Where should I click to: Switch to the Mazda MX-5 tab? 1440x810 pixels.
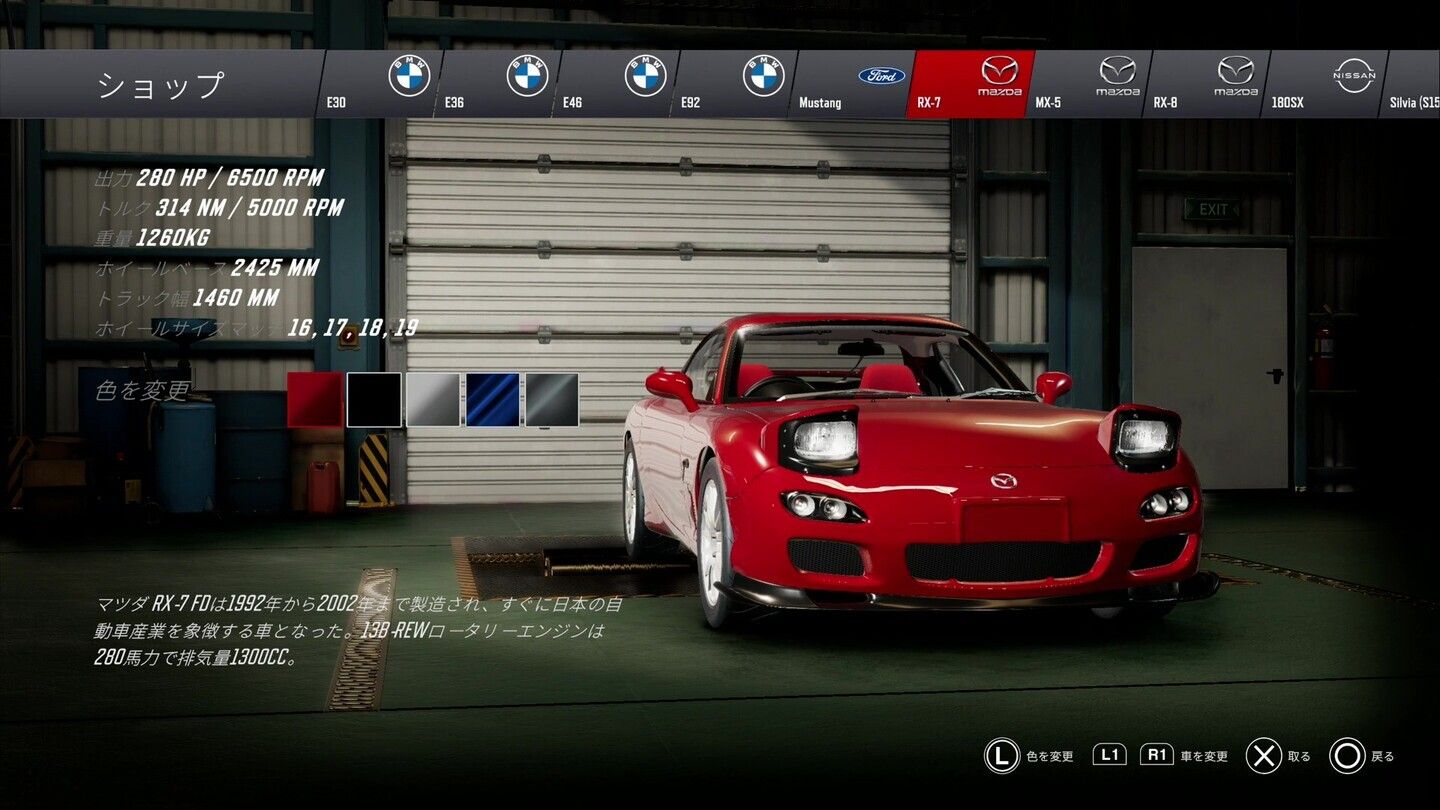coord(1088,84)
